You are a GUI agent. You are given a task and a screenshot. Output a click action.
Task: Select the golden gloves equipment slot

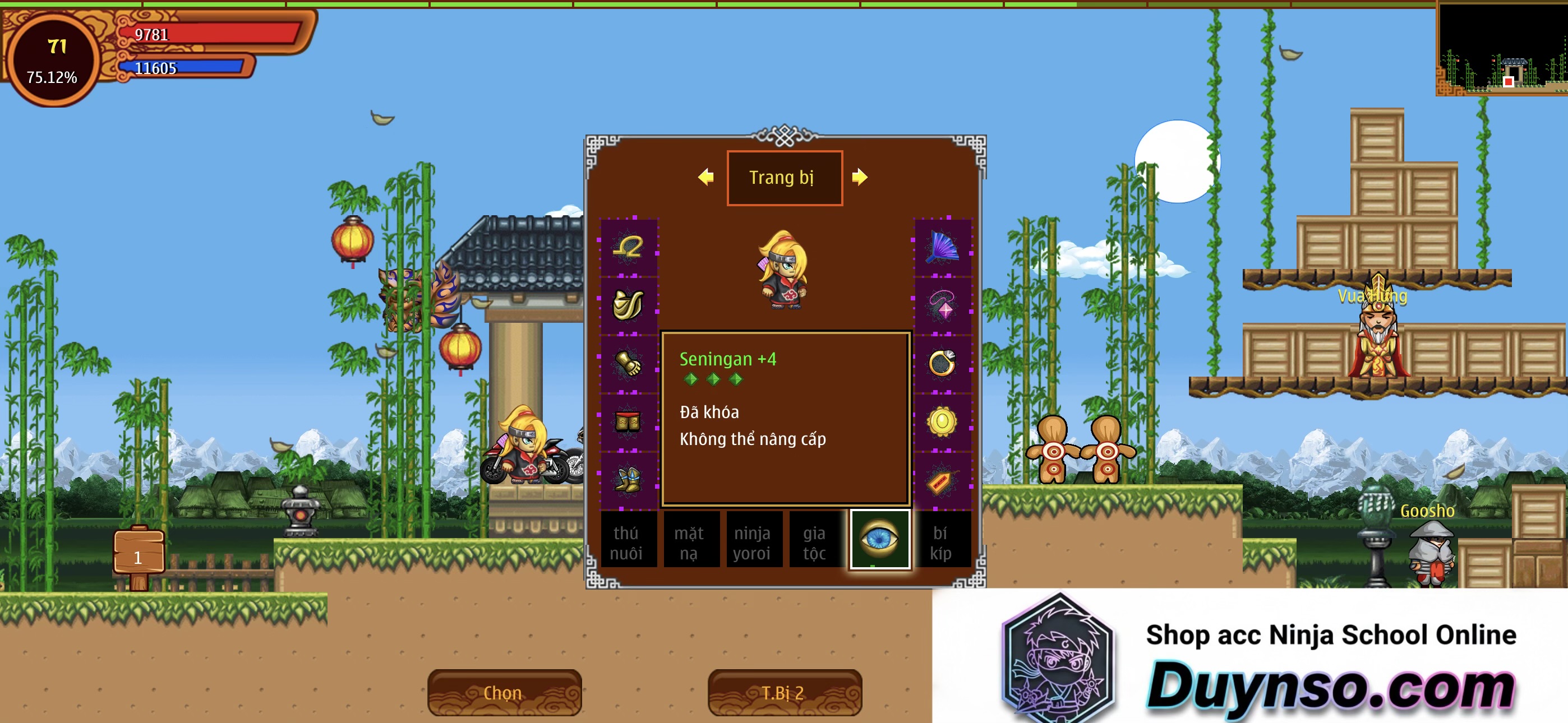pos(628,363)
